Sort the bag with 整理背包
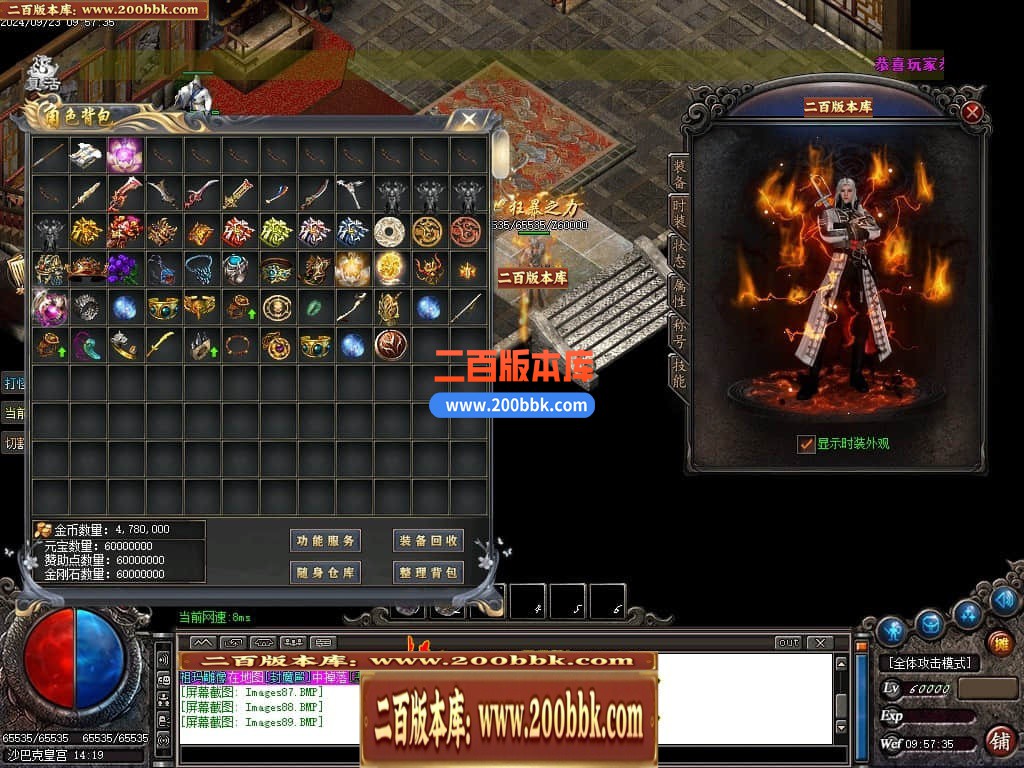 tap(428, 572)
